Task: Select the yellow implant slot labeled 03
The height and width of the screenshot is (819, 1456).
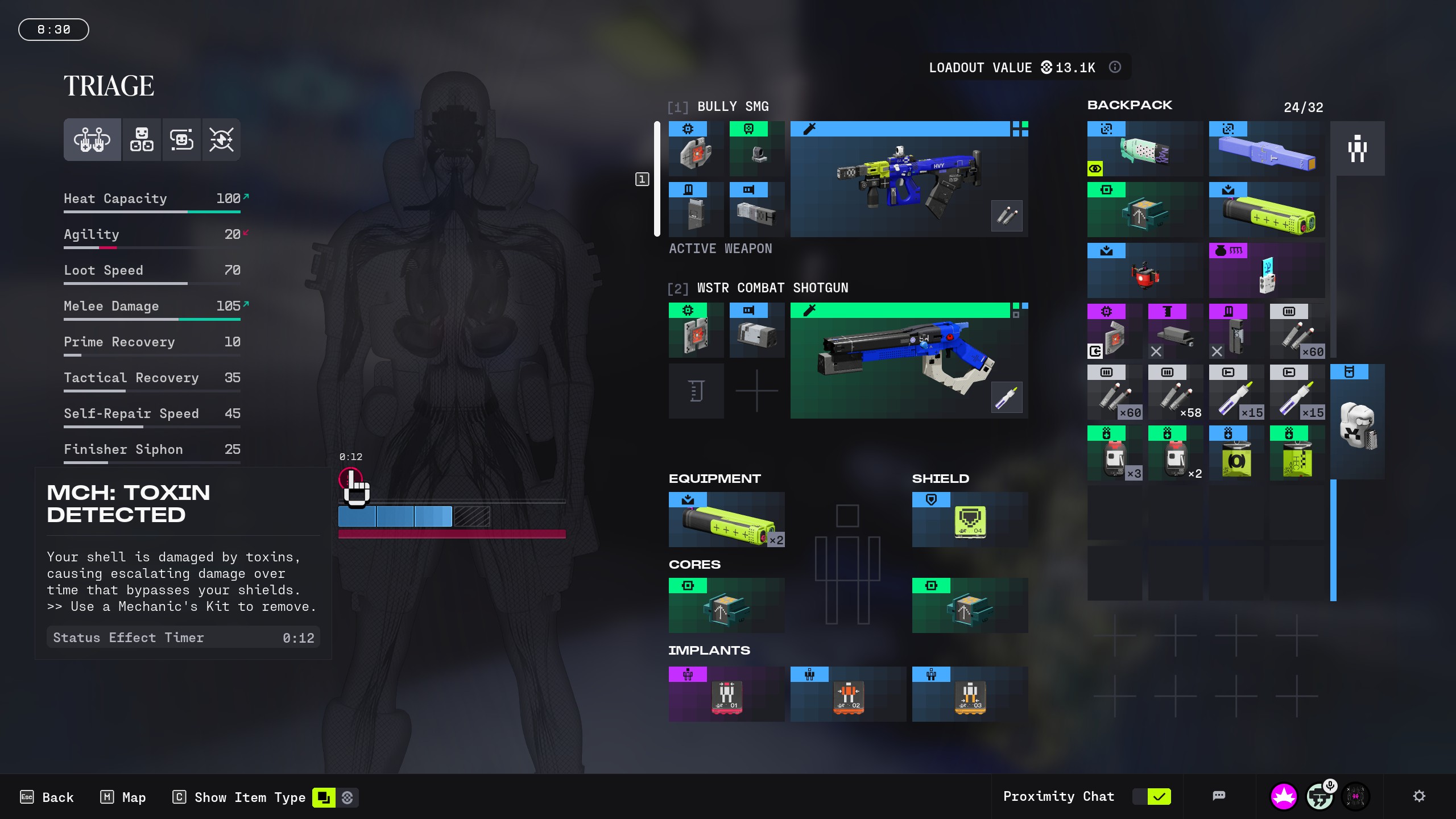Action: click(x=970, y=694)
